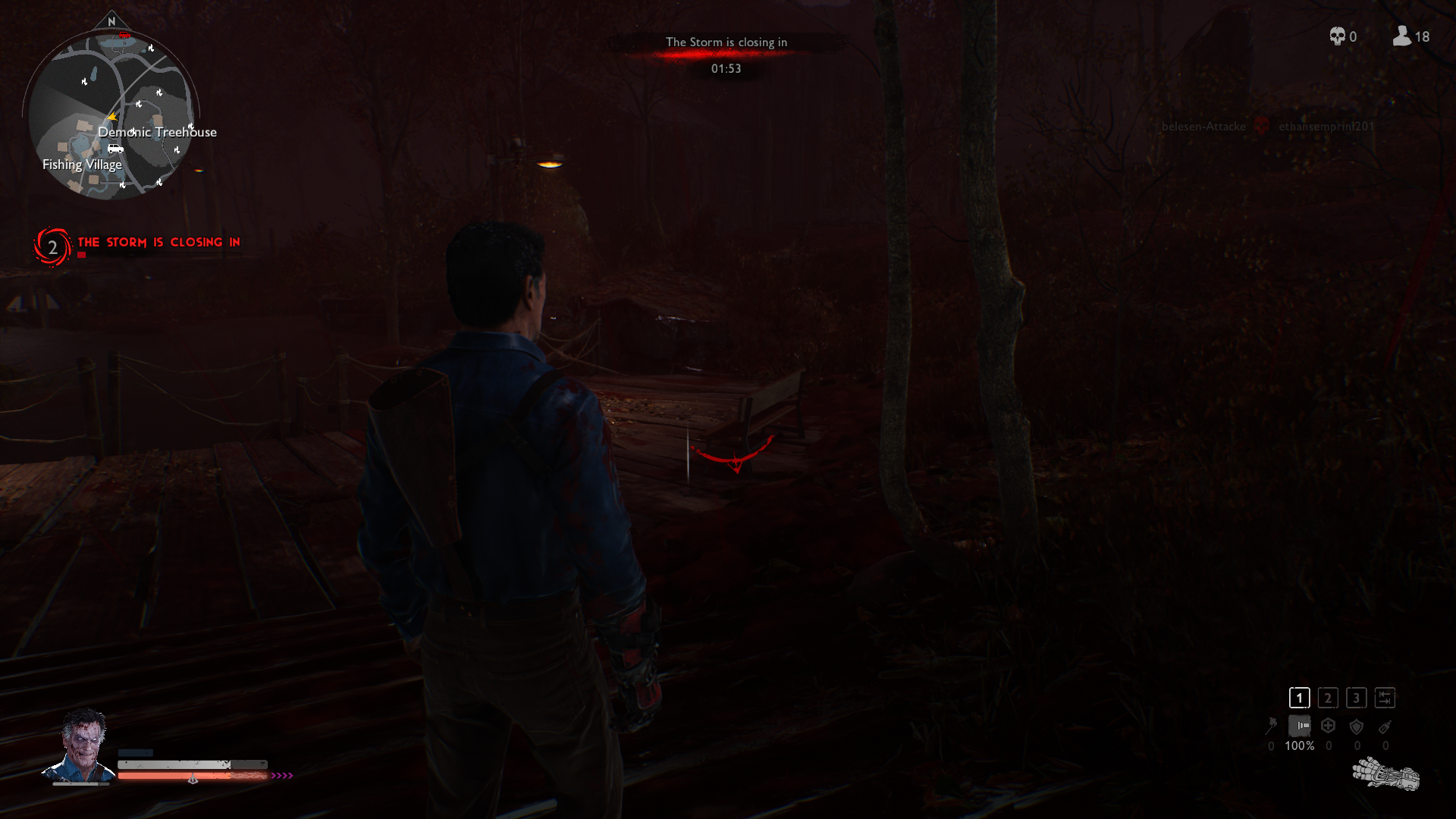This screenshot has height=819, width=1456.
Task: Switch to weapon slot 3
Action: point(1357,698)
